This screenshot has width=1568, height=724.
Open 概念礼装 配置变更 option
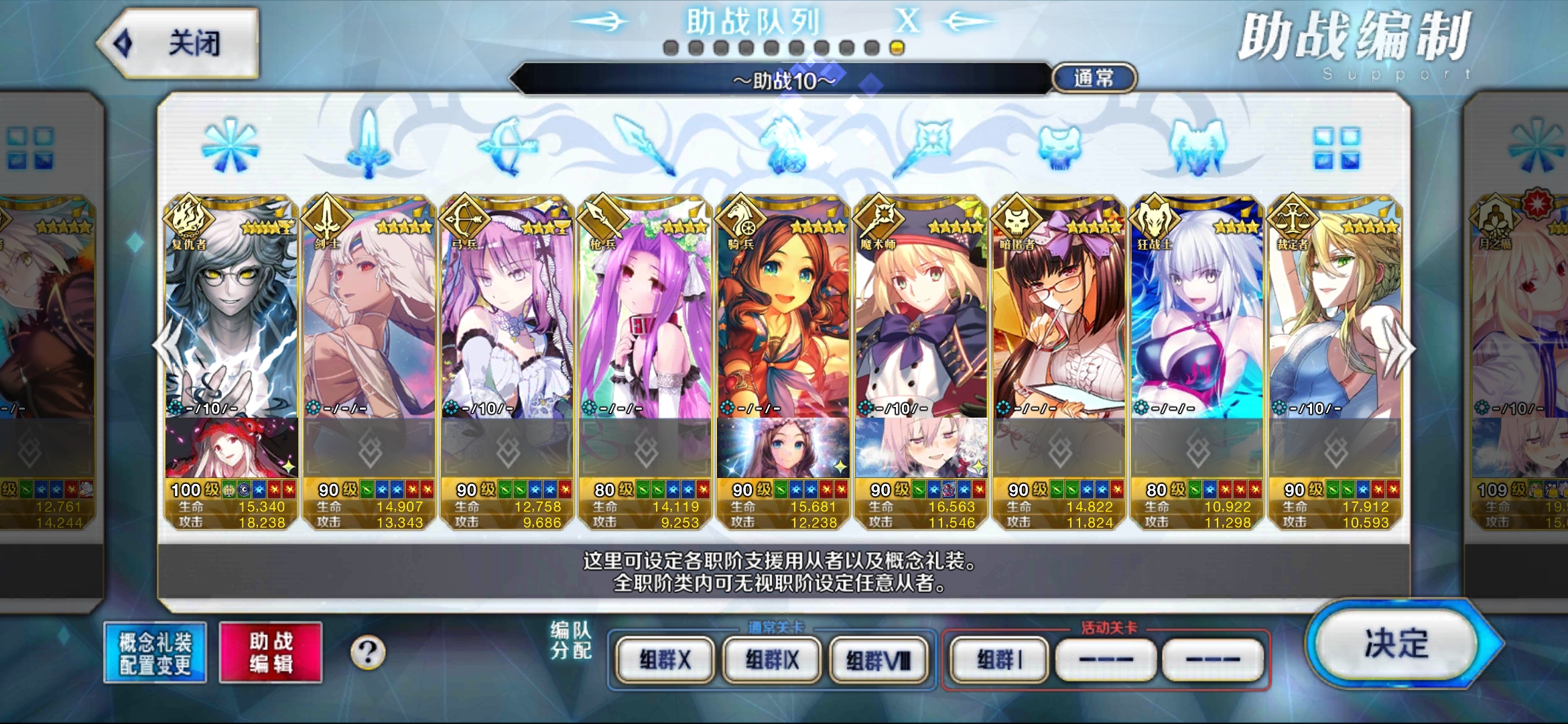click(155, 653)
